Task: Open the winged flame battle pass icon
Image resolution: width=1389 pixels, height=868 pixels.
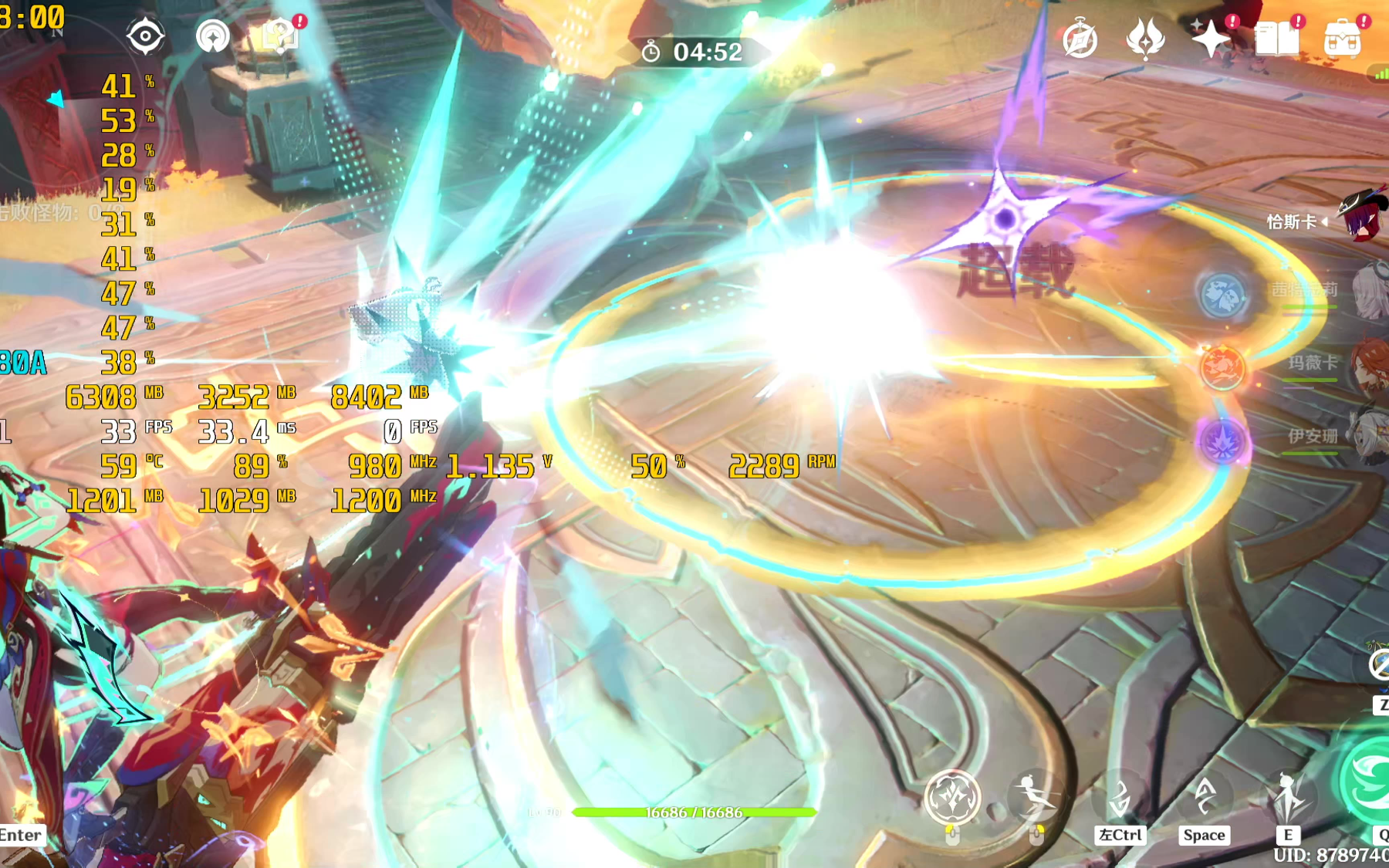Action: click(x=1145, y=38)
